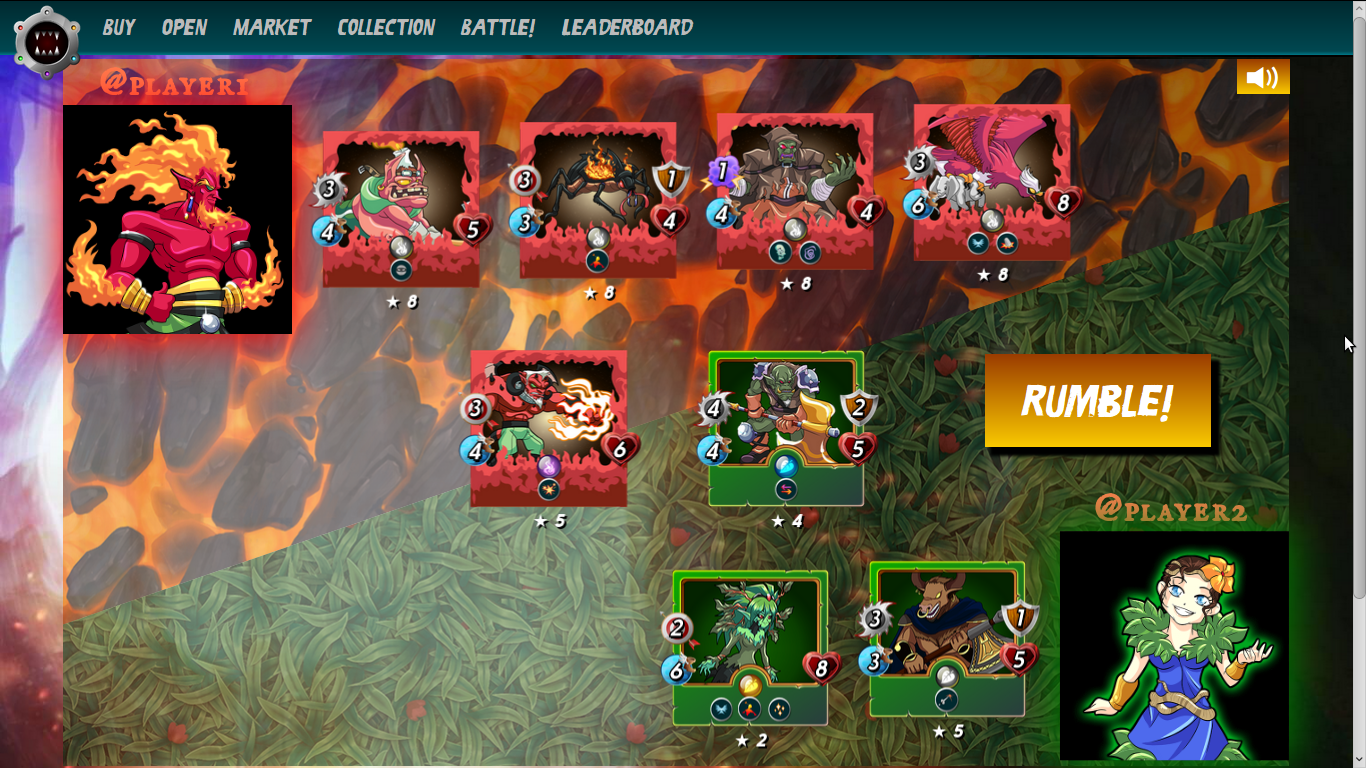Viewport: 1366px width, 768px height.
Task: Select the minotaur warrior card
Action: (x=946, y=639)
